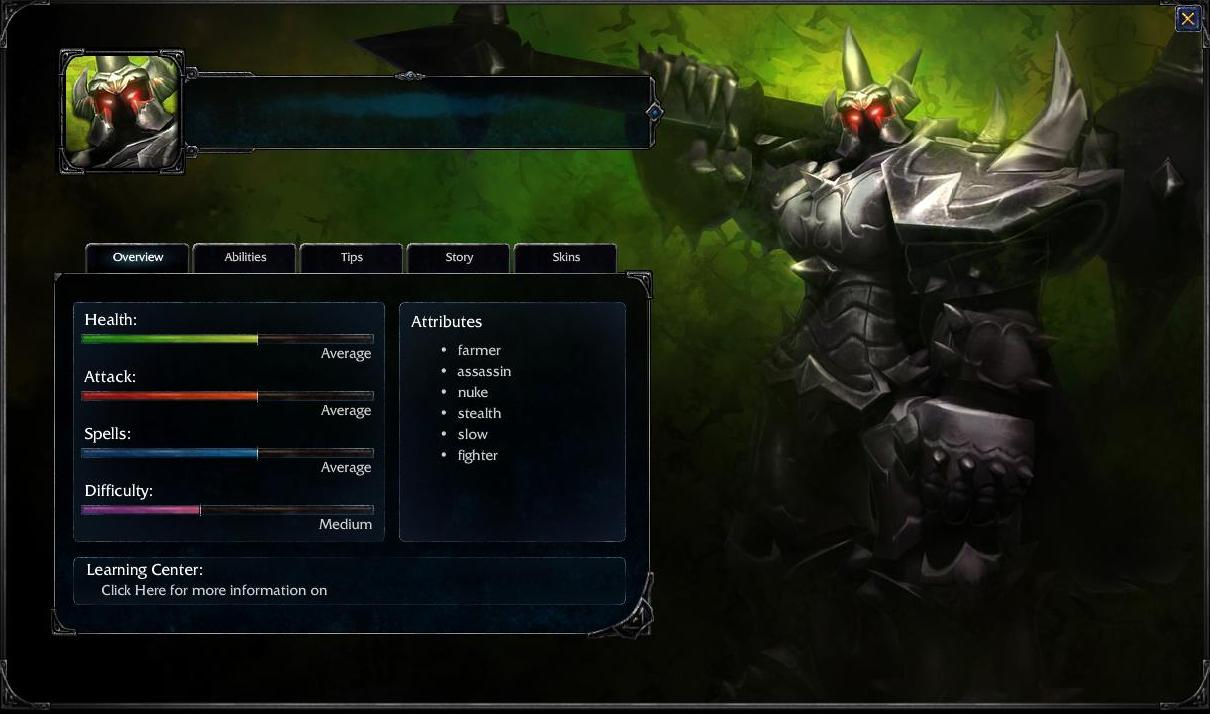
Task: Close the champion info window
Action: pyautogui.click(x=1187, y=18)
